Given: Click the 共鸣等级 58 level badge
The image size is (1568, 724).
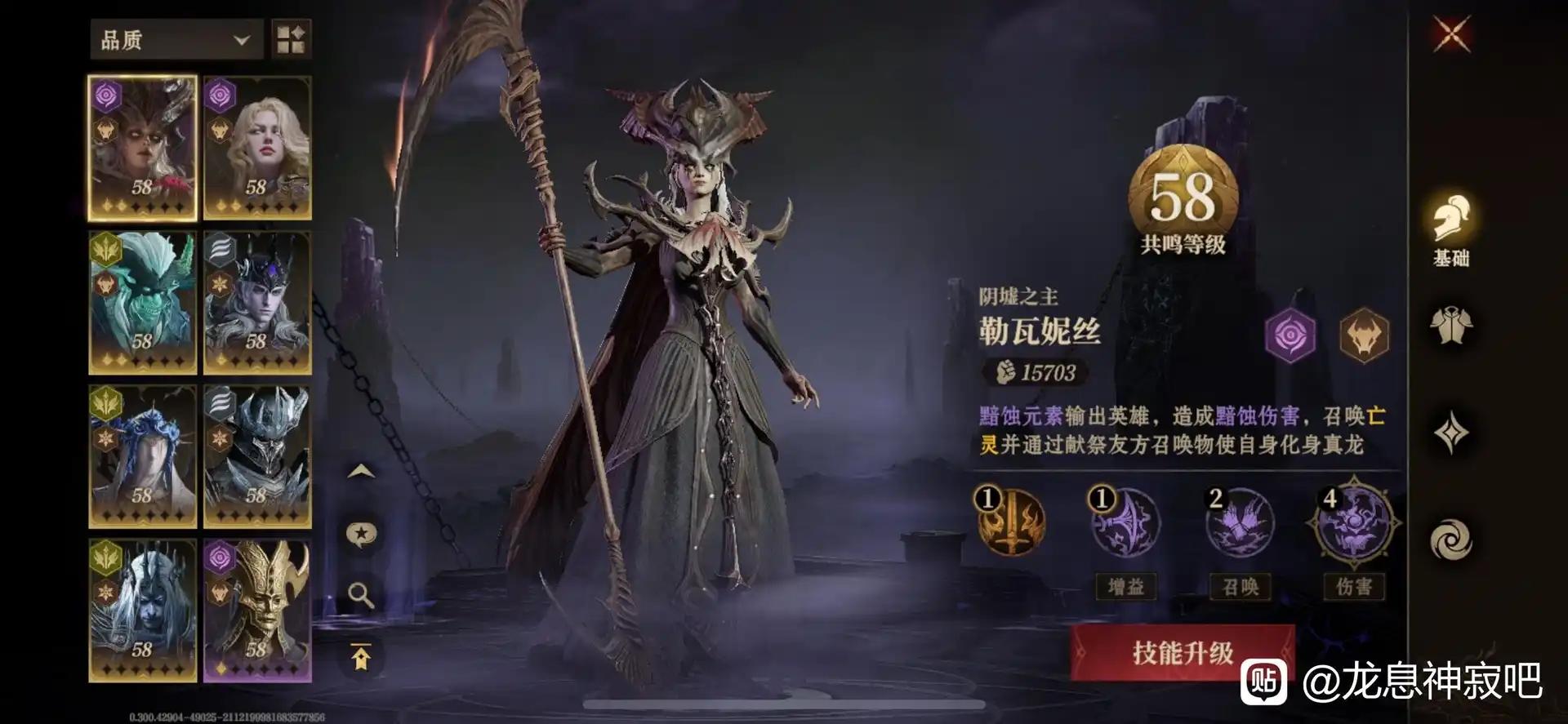Looking at the screenshot, I should click(1186, 194).
